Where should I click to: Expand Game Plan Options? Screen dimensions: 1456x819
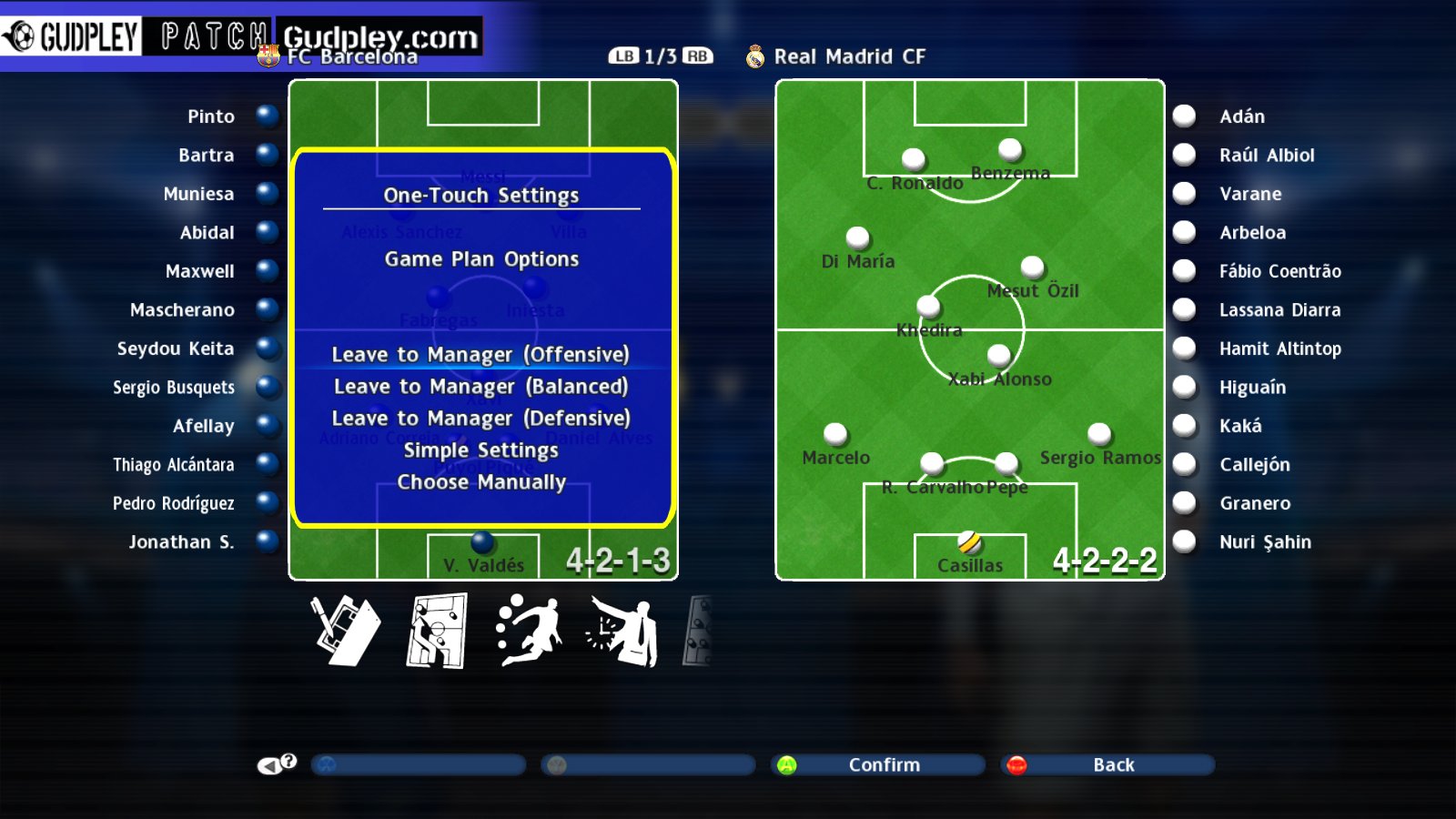point(481,258)
